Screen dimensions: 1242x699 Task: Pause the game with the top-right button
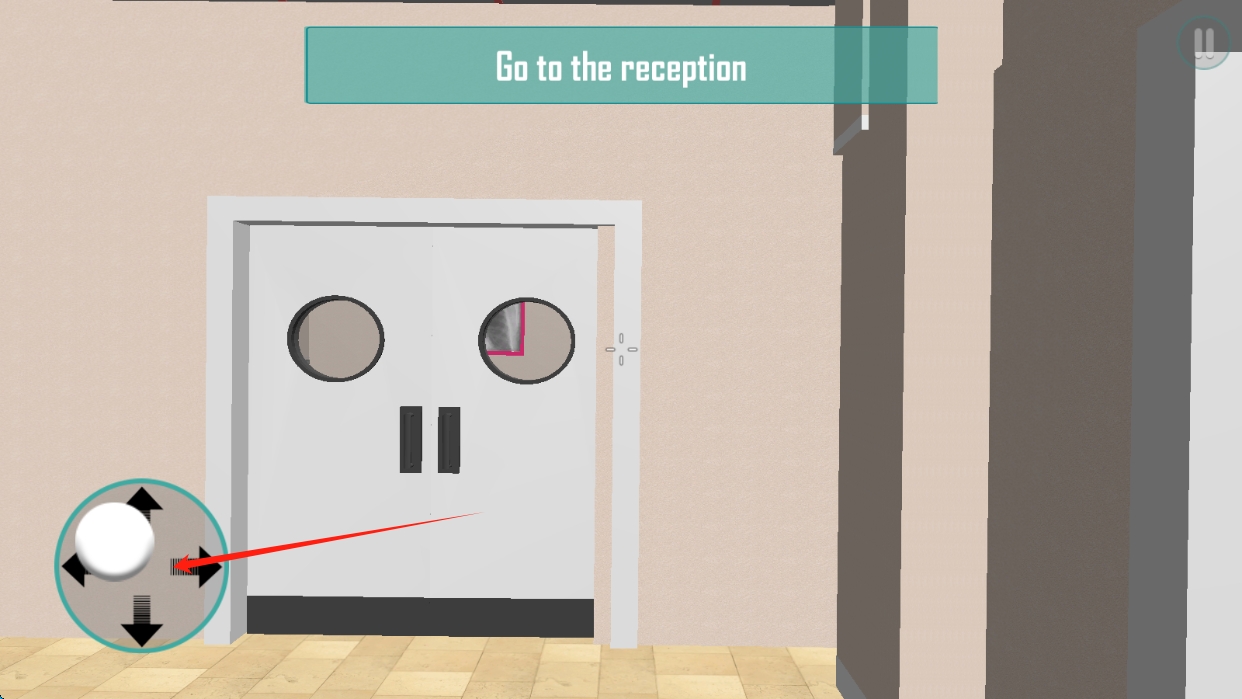pos(1203,43)
